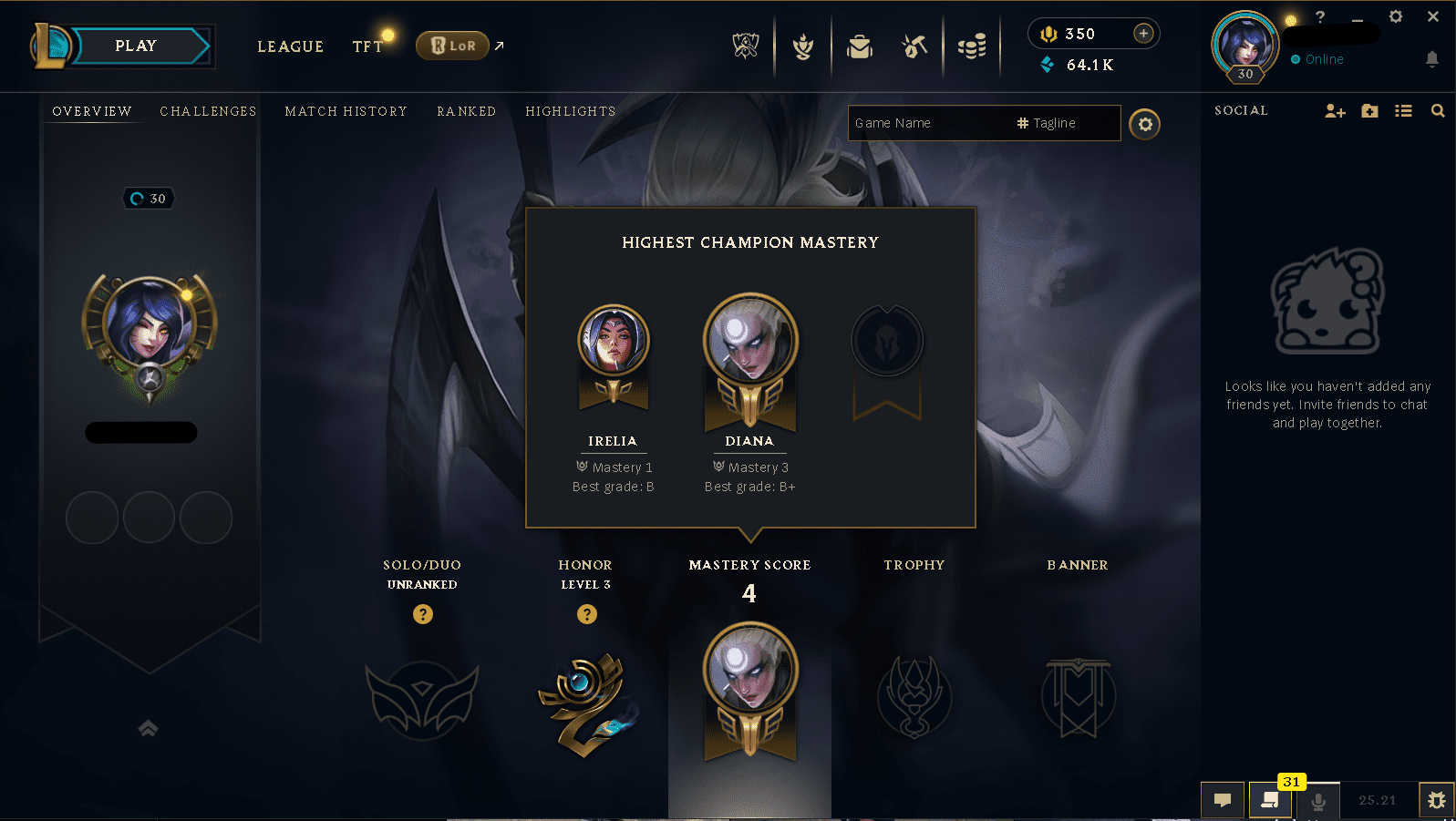The width and height of the screenshot is (1456, 821).
Task: Mute the voice chat microphone
Action: tap(1318, 801)
